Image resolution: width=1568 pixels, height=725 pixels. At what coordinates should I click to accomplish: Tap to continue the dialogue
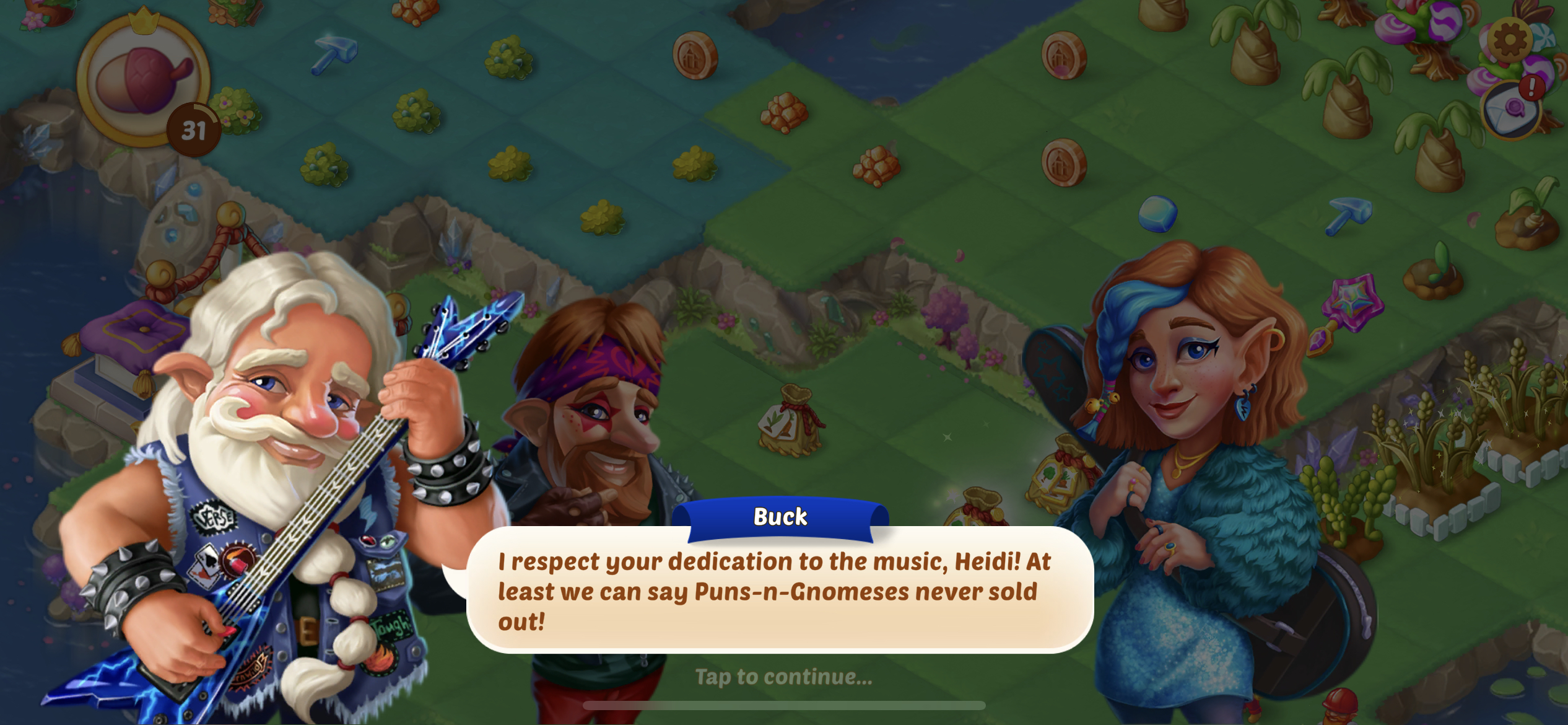783,677
